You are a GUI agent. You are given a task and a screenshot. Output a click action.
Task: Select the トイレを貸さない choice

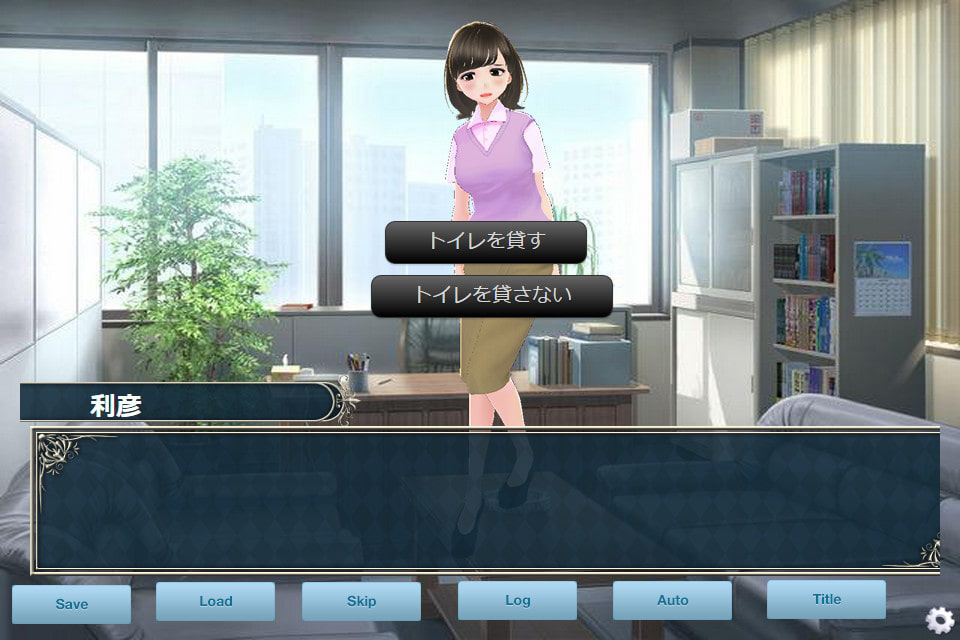click(491, 296)
